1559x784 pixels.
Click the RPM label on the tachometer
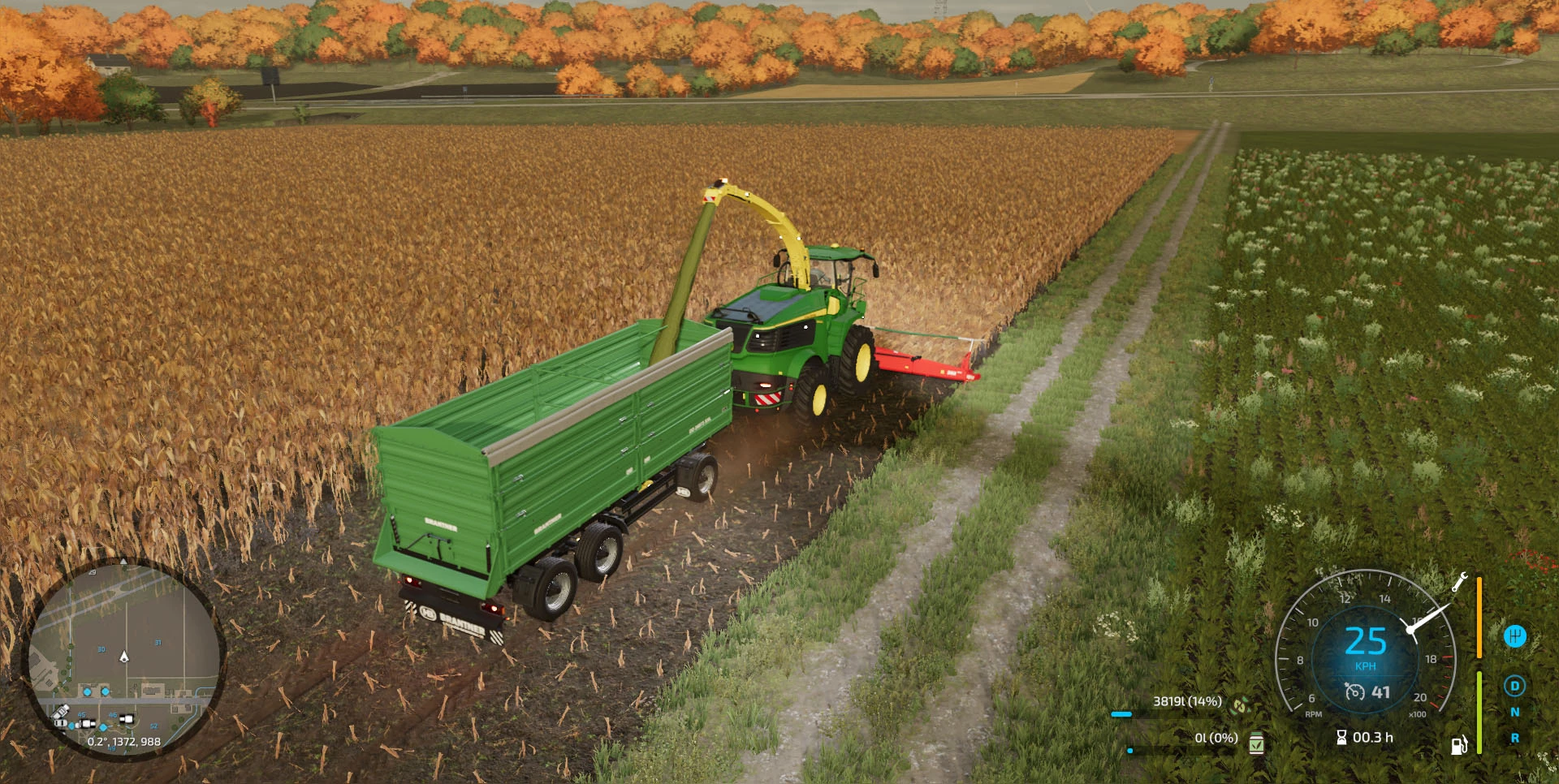1313,714
